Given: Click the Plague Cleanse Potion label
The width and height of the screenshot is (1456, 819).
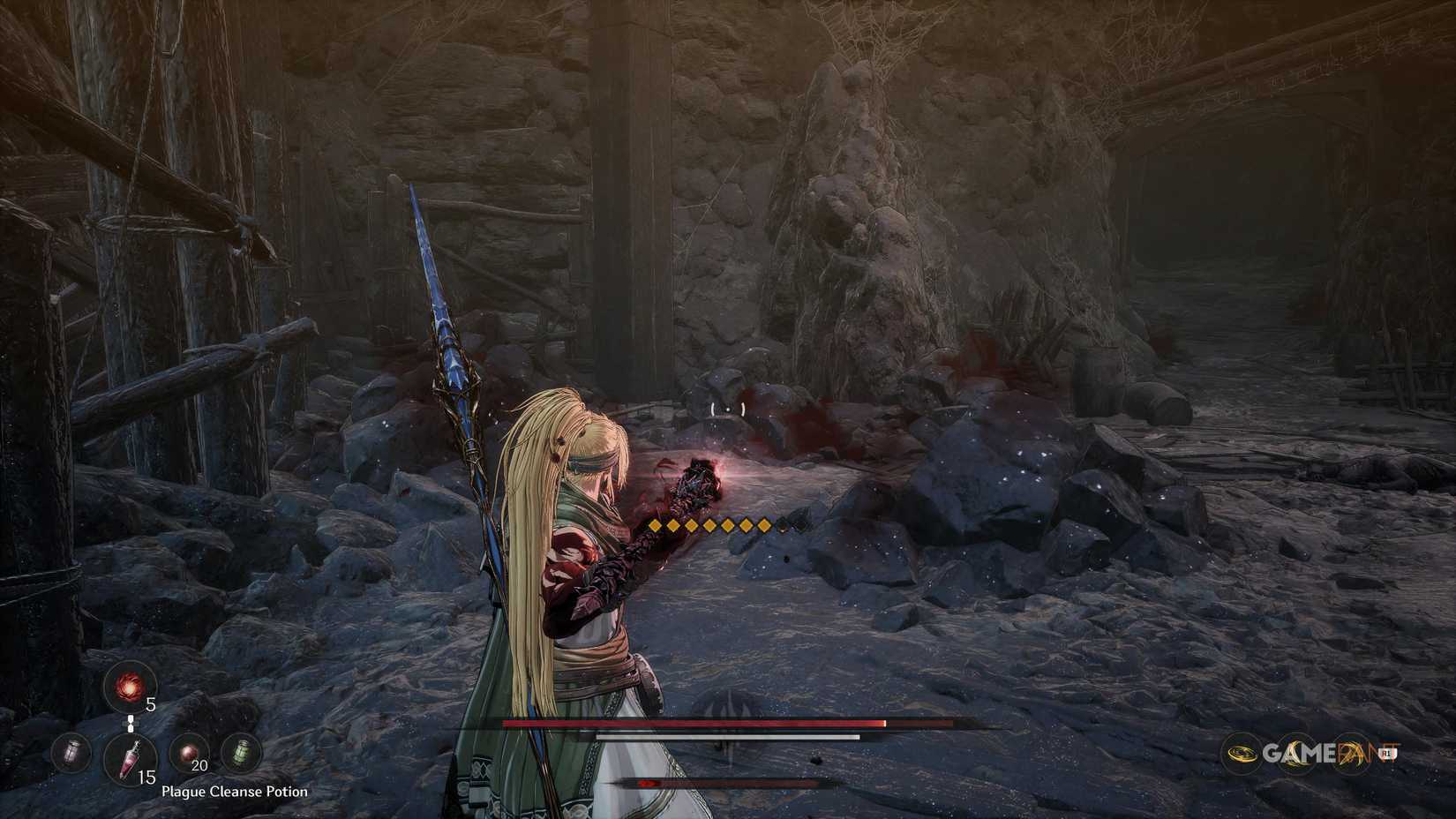Looking at the screenshot, I should [x=233, y=792].
